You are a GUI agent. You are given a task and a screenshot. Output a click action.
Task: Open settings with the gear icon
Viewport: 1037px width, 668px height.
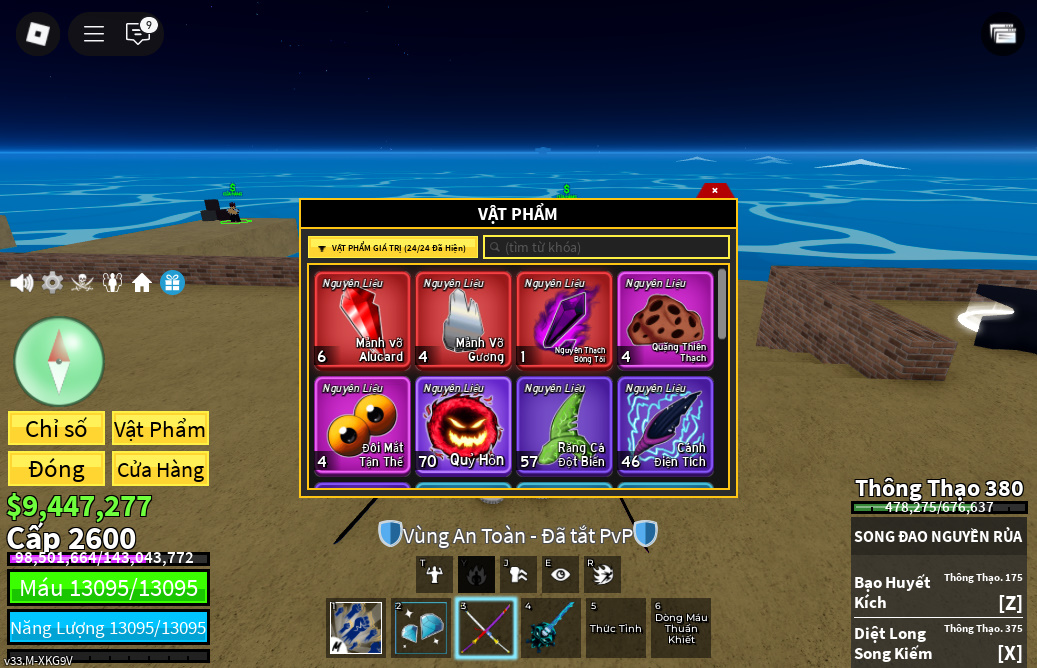52,283
